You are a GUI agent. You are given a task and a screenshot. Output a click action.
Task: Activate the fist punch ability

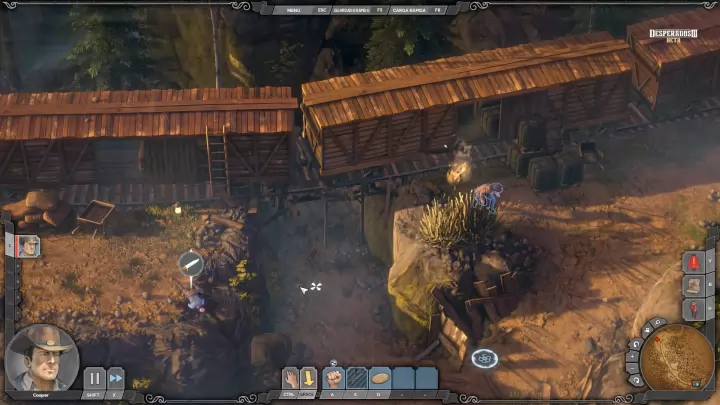tap(334, 378)
